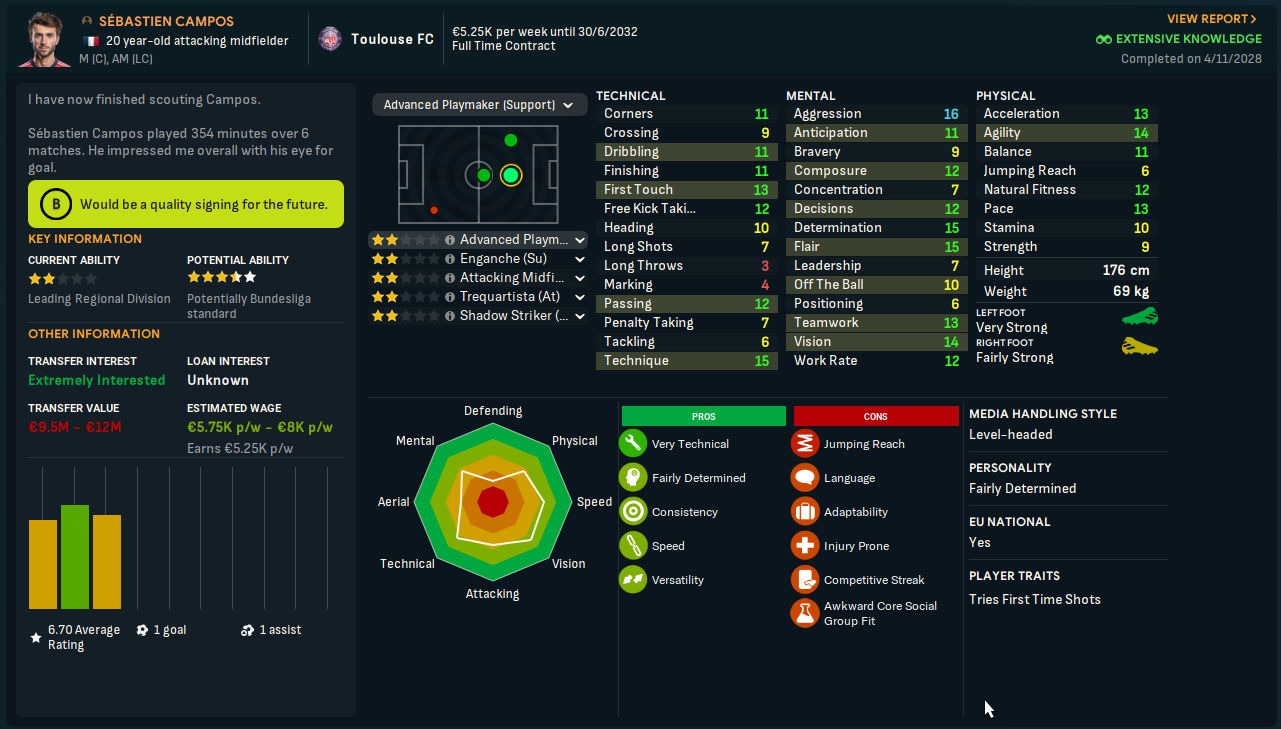Click the player portrait thumbnail
This screenshot has height=729, width=1281.
pyautogui.click(x=45, y=39)
